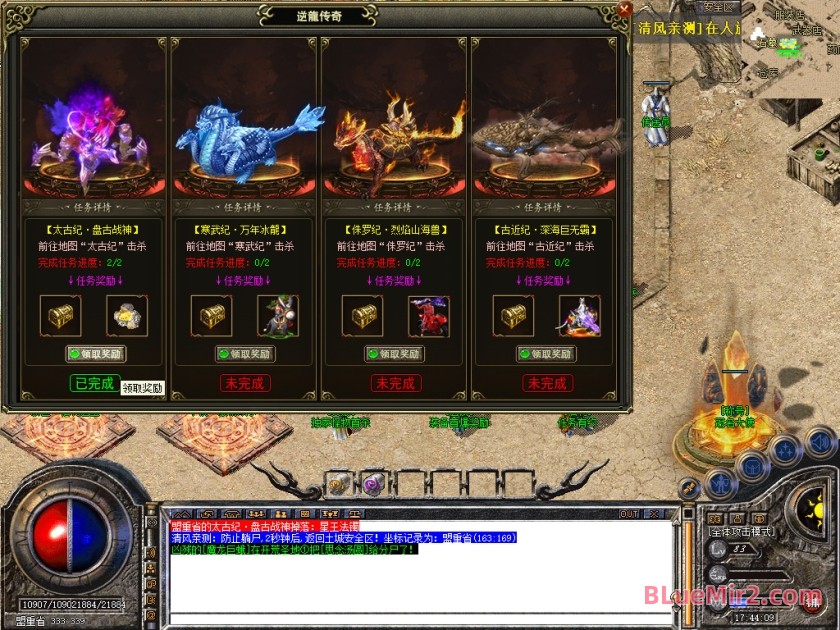Inspect the red rider reward icon
The height and width of the screenshot is (630, 840).
coord(428,316)
